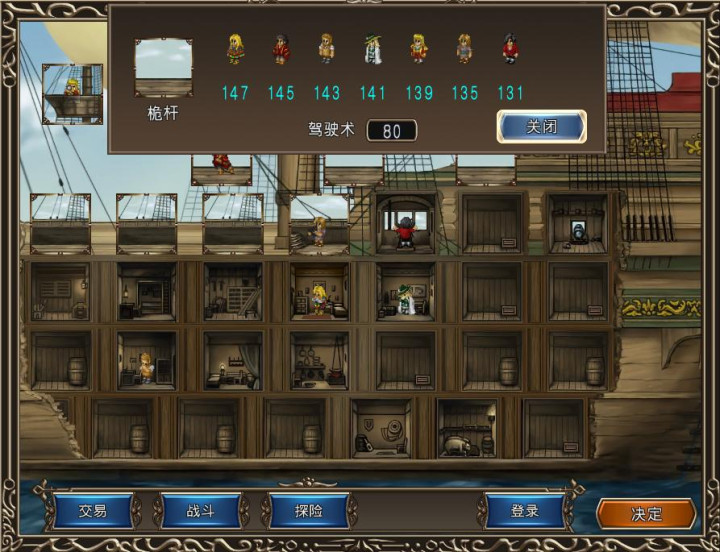720x552 pixels.
Task: Pick the crew member rated 135
Action: (465, 49)
